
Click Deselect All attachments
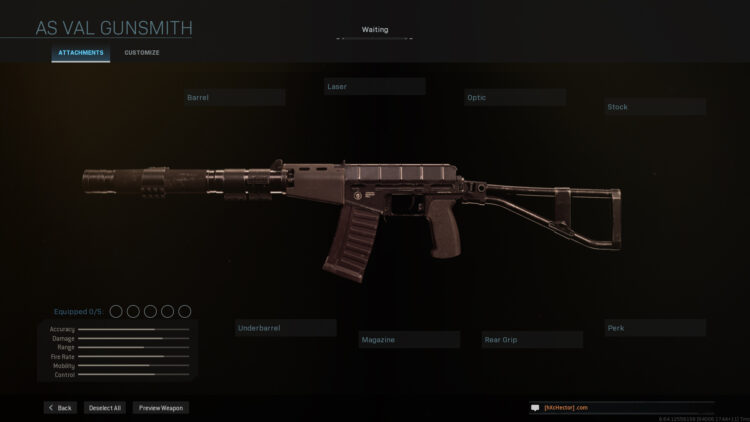(x=104, y=408)
